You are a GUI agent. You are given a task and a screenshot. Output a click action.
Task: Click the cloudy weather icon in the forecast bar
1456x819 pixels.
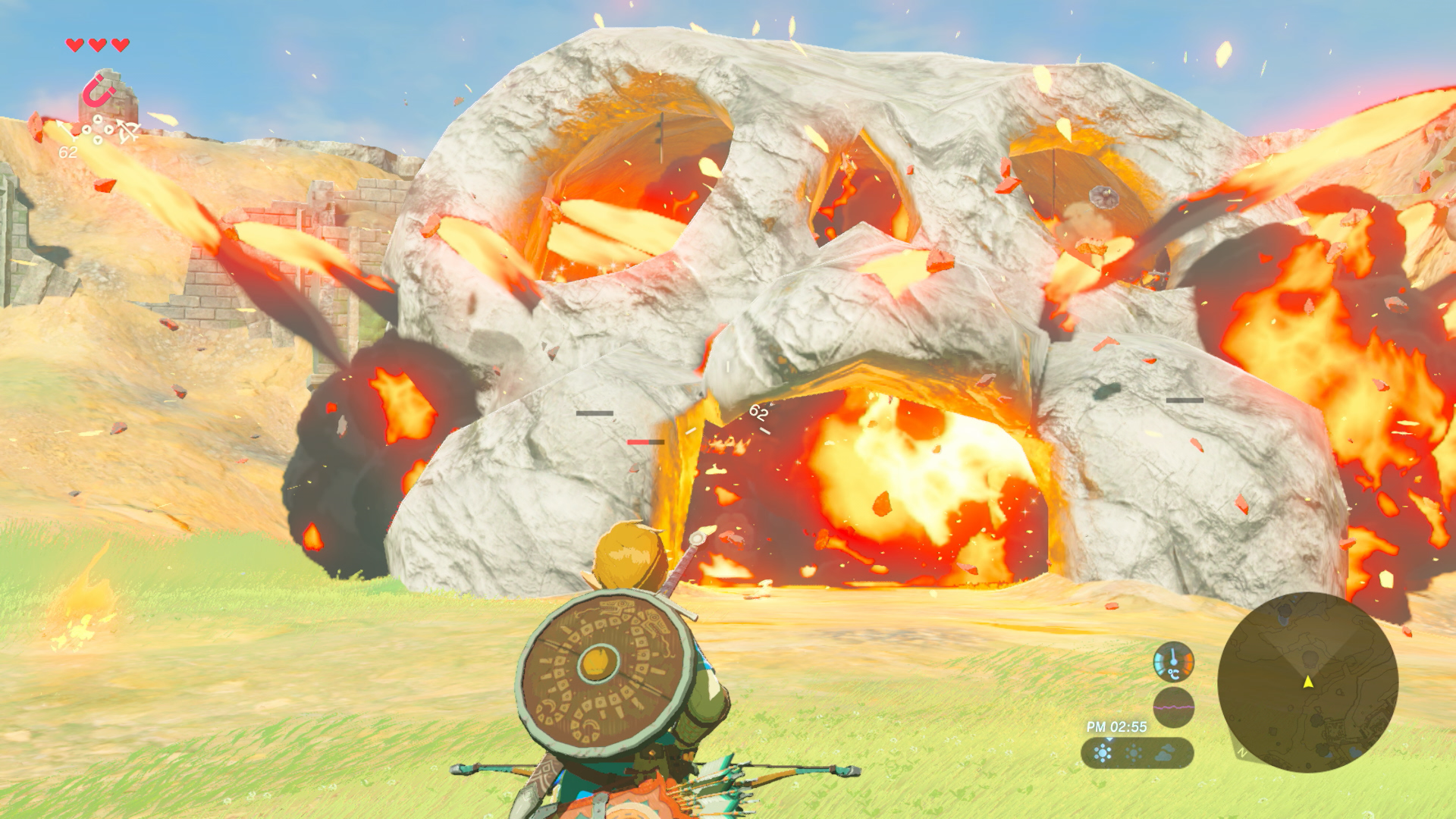click(x=1164, y=753)
